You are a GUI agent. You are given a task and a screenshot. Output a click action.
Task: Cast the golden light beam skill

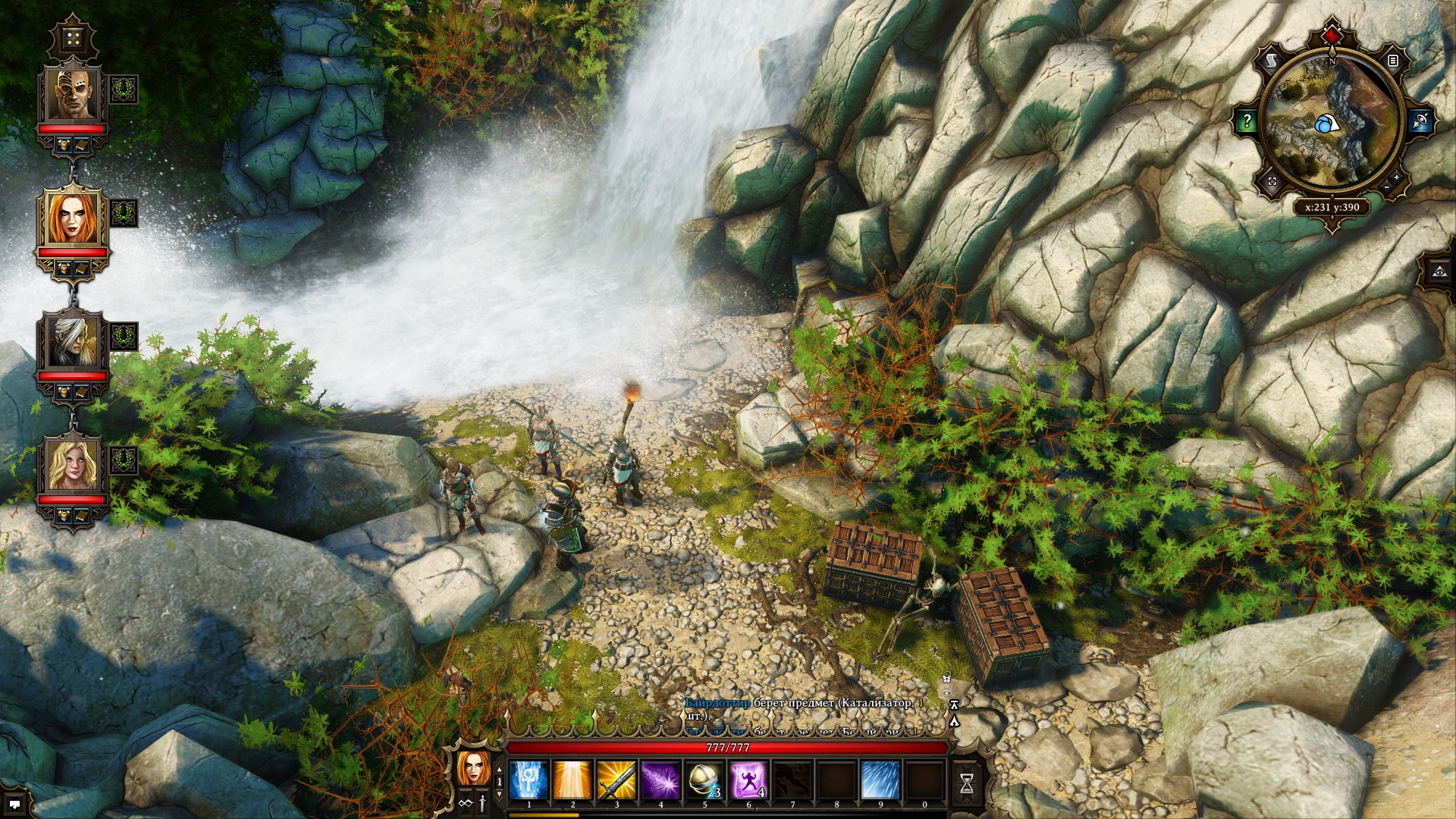pos(573,780)
